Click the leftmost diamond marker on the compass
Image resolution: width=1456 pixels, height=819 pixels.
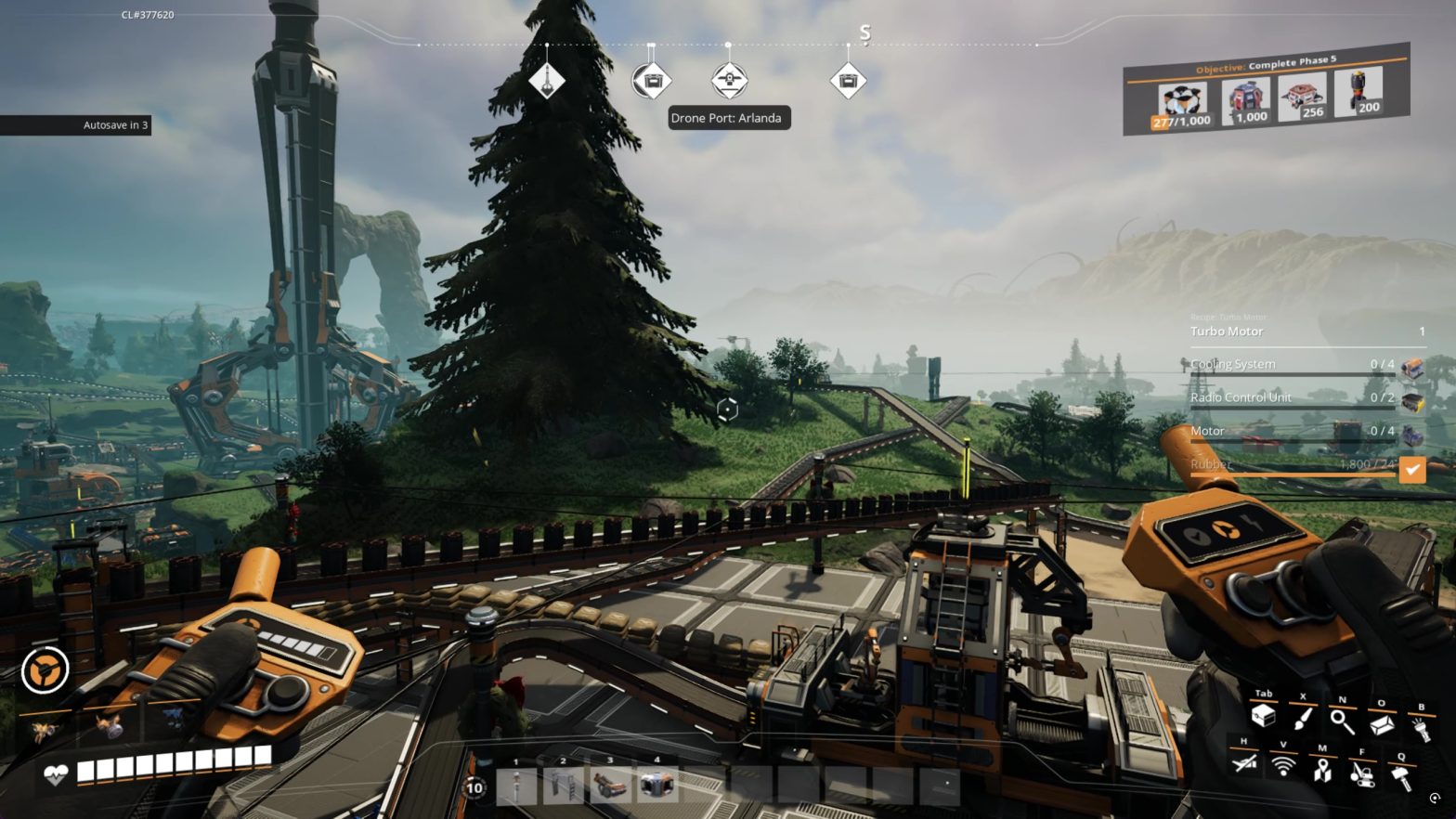547,81
